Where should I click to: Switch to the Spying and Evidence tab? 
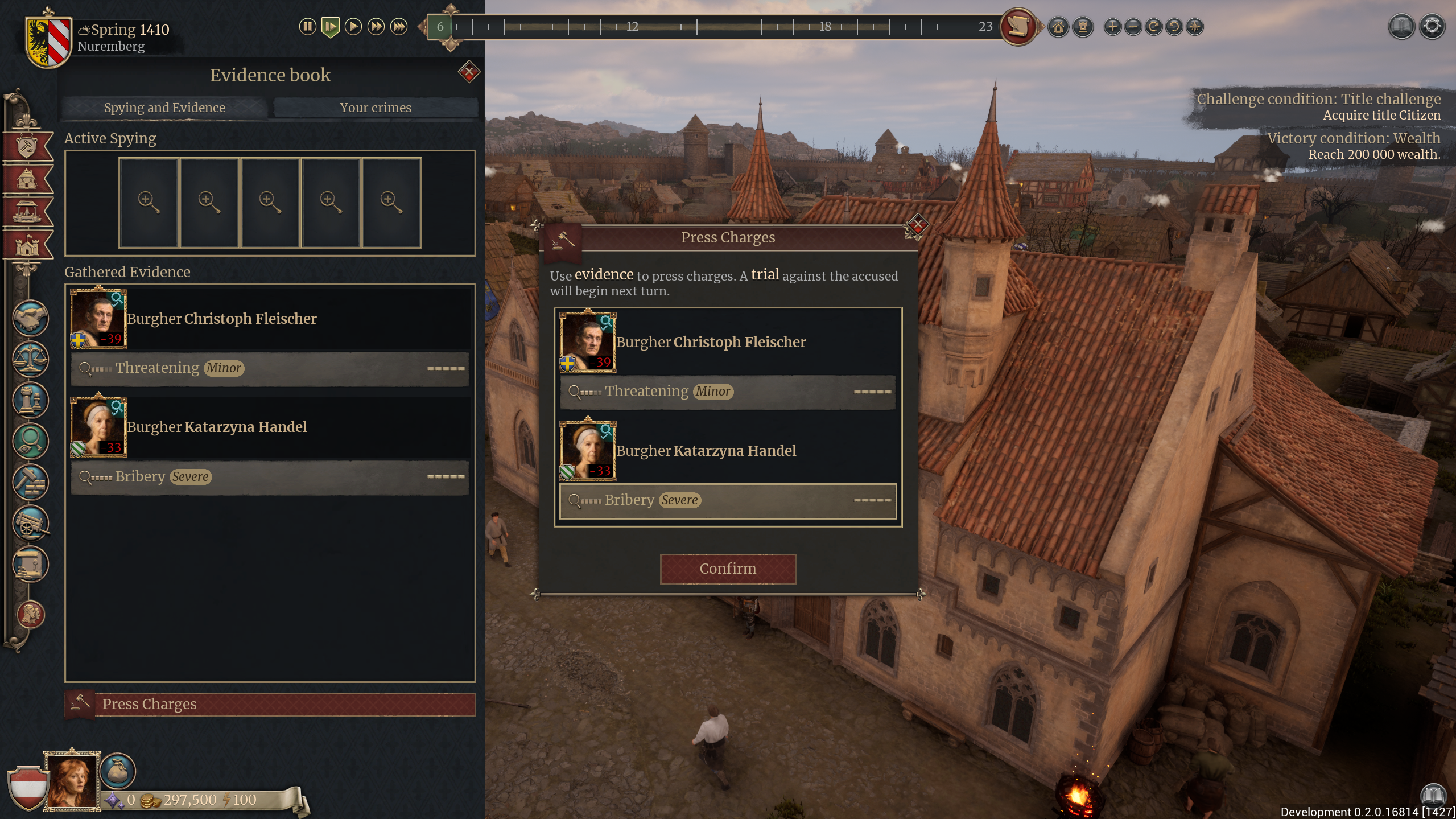coord(164,108)
